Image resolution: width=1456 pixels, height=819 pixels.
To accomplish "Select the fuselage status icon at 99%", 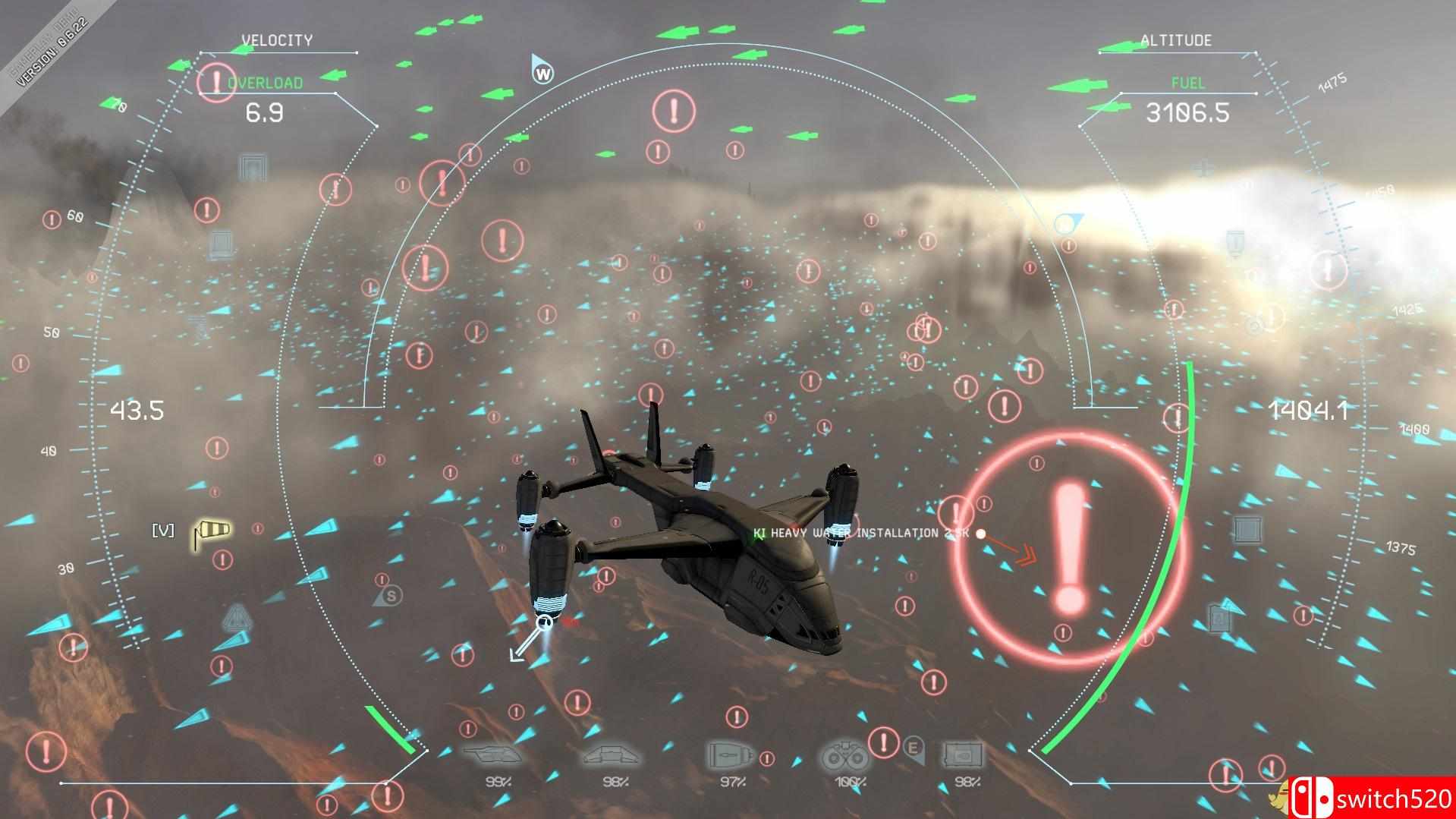I will [x=493, y=755].
